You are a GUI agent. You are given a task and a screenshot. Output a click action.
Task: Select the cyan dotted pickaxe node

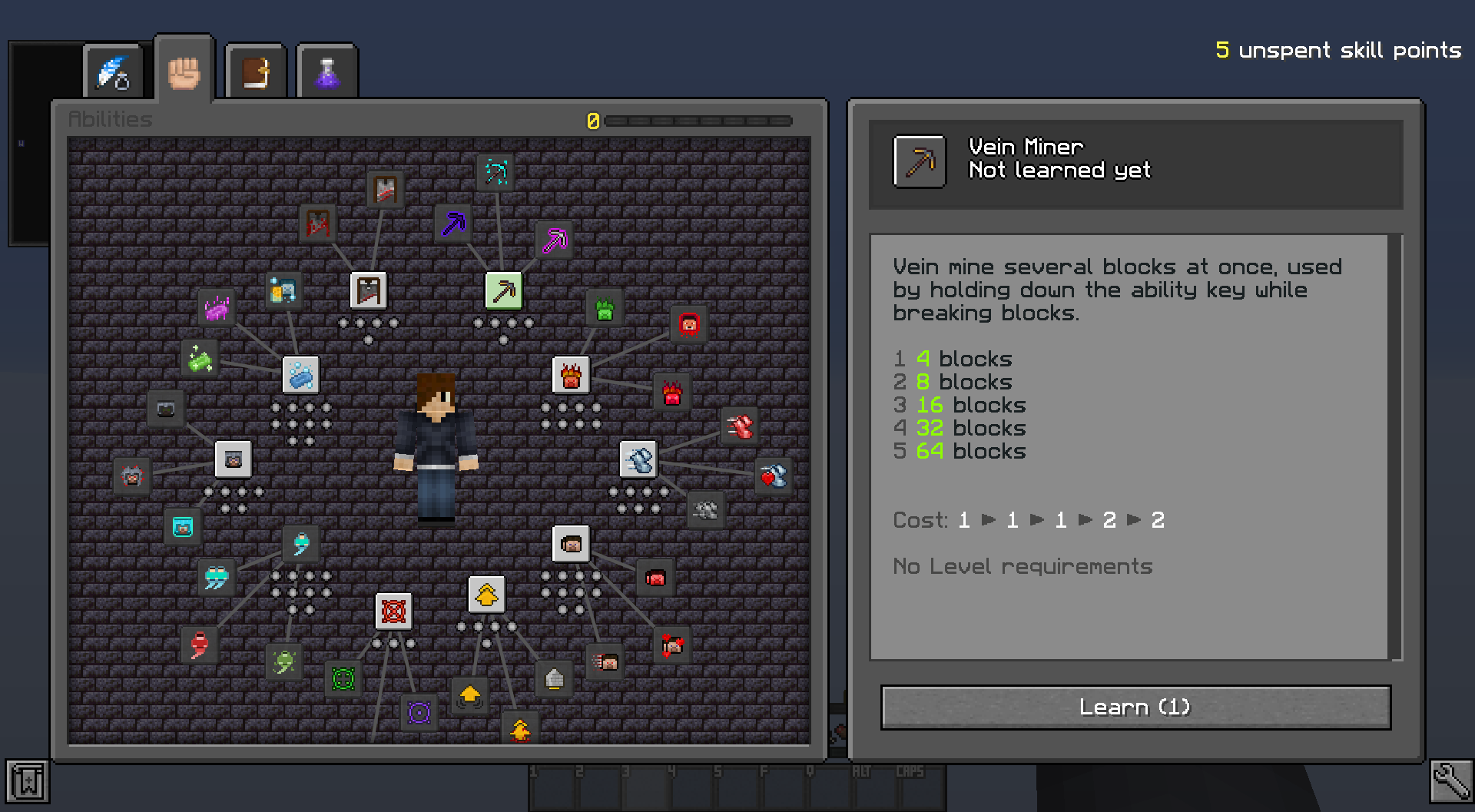coord(496,172)
